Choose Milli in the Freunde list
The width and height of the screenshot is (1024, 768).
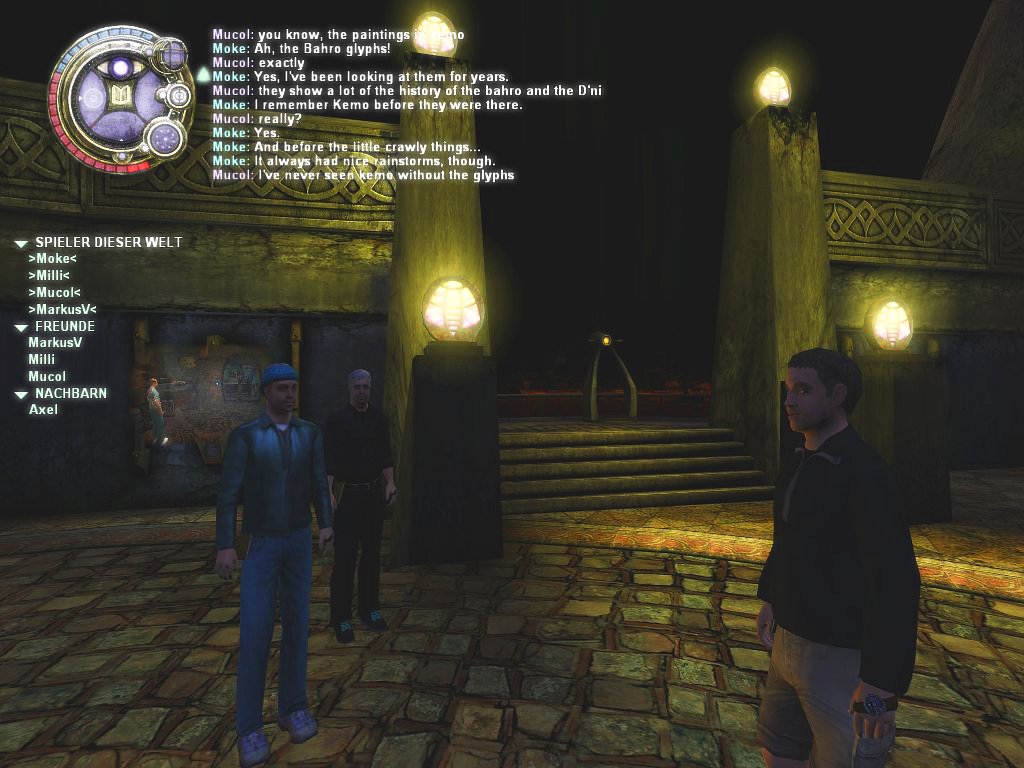42,360
